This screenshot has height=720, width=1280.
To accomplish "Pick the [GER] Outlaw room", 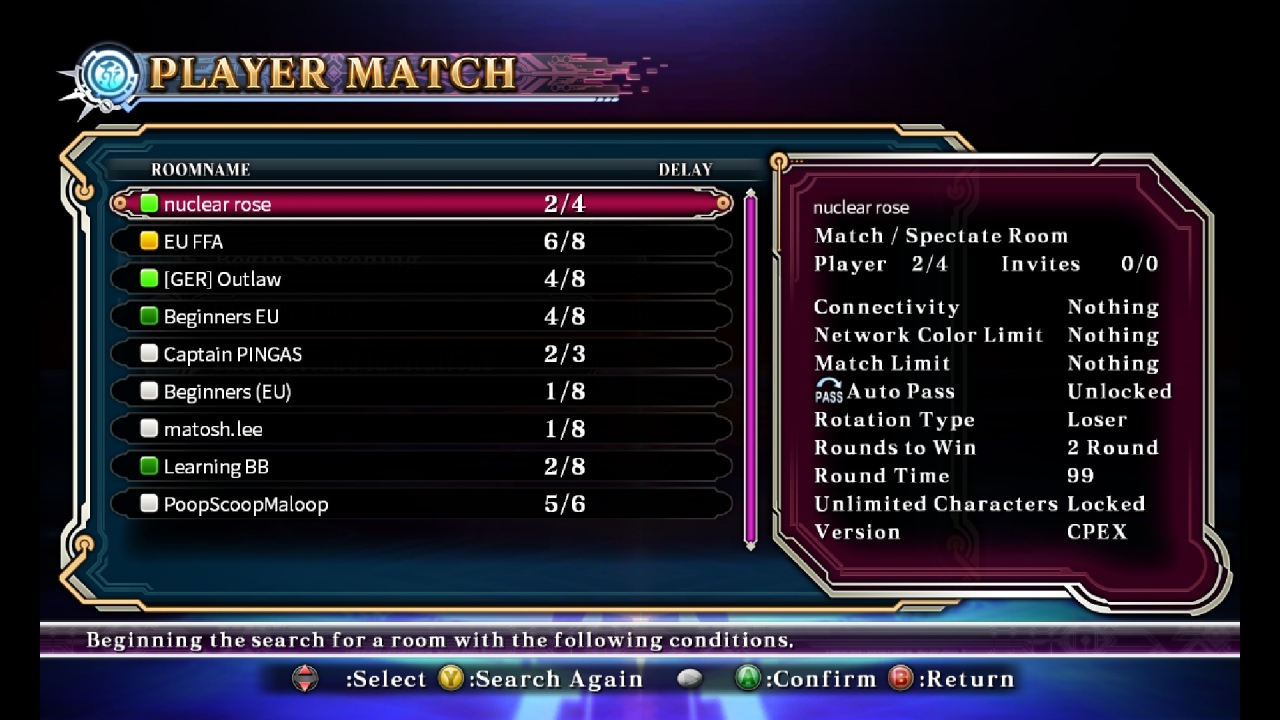I will click(x=420, y=279).
